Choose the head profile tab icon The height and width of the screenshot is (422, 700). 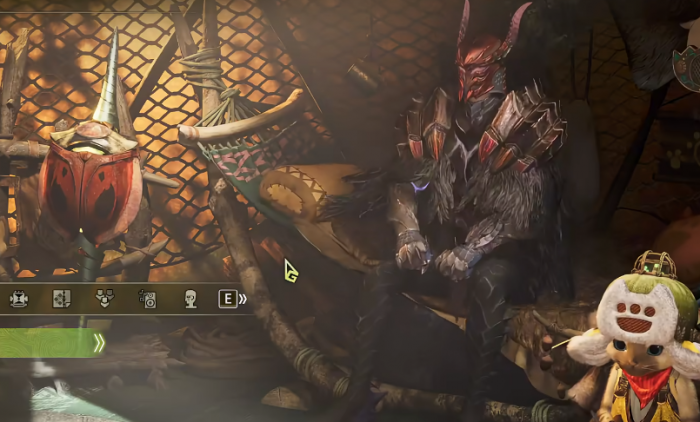pyautogui.click(x=190, y=299)
